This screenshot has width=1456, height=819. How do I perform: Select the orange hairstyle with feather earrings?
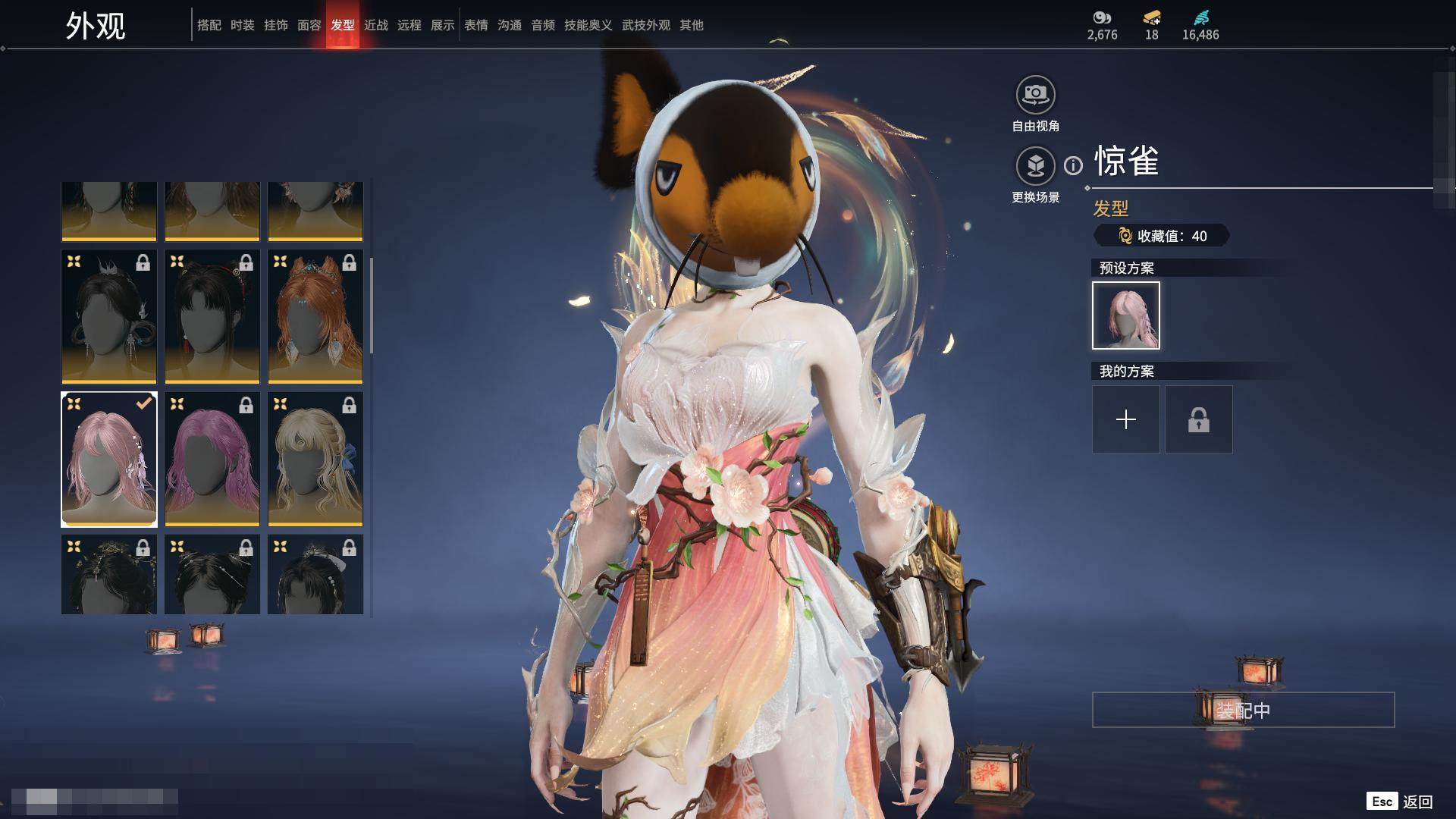pos(315,316)
